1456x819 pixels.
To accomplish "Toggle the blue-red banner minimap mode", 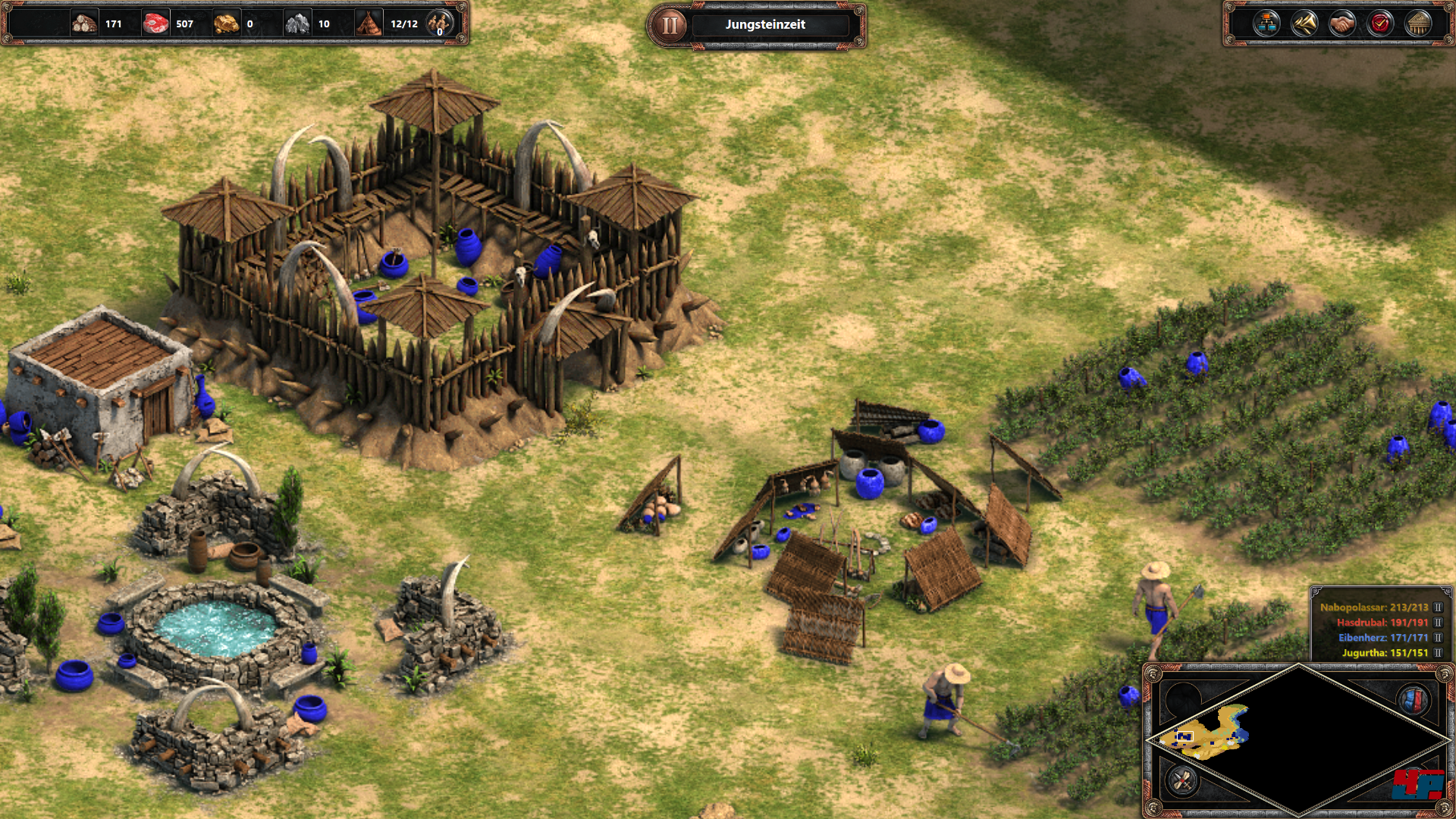I will pyautogui.click(x=1414, y=700).
